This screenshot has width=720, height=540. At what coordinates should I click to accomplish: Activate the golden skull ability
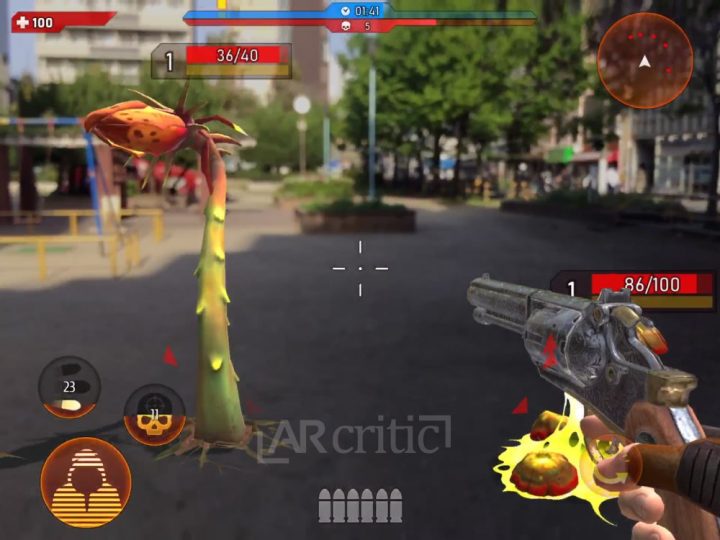[x=154, y=415]
